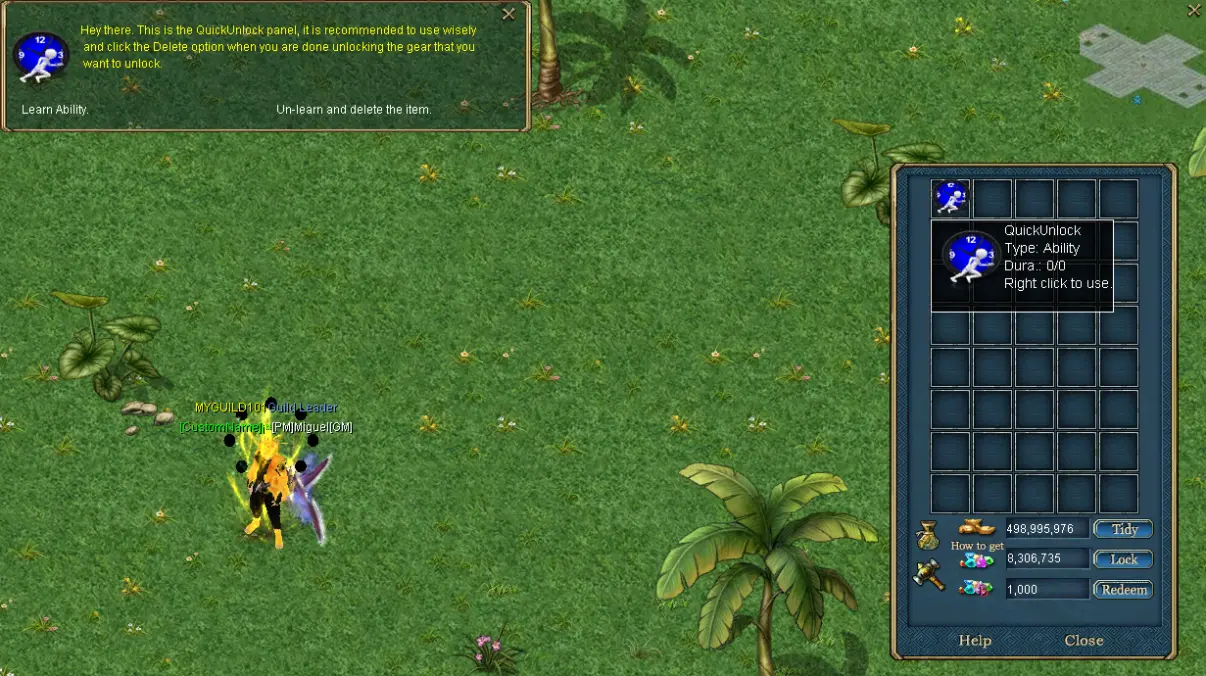Hit the Redeem button
The image size is (1206, 676).
point(1123,590)
